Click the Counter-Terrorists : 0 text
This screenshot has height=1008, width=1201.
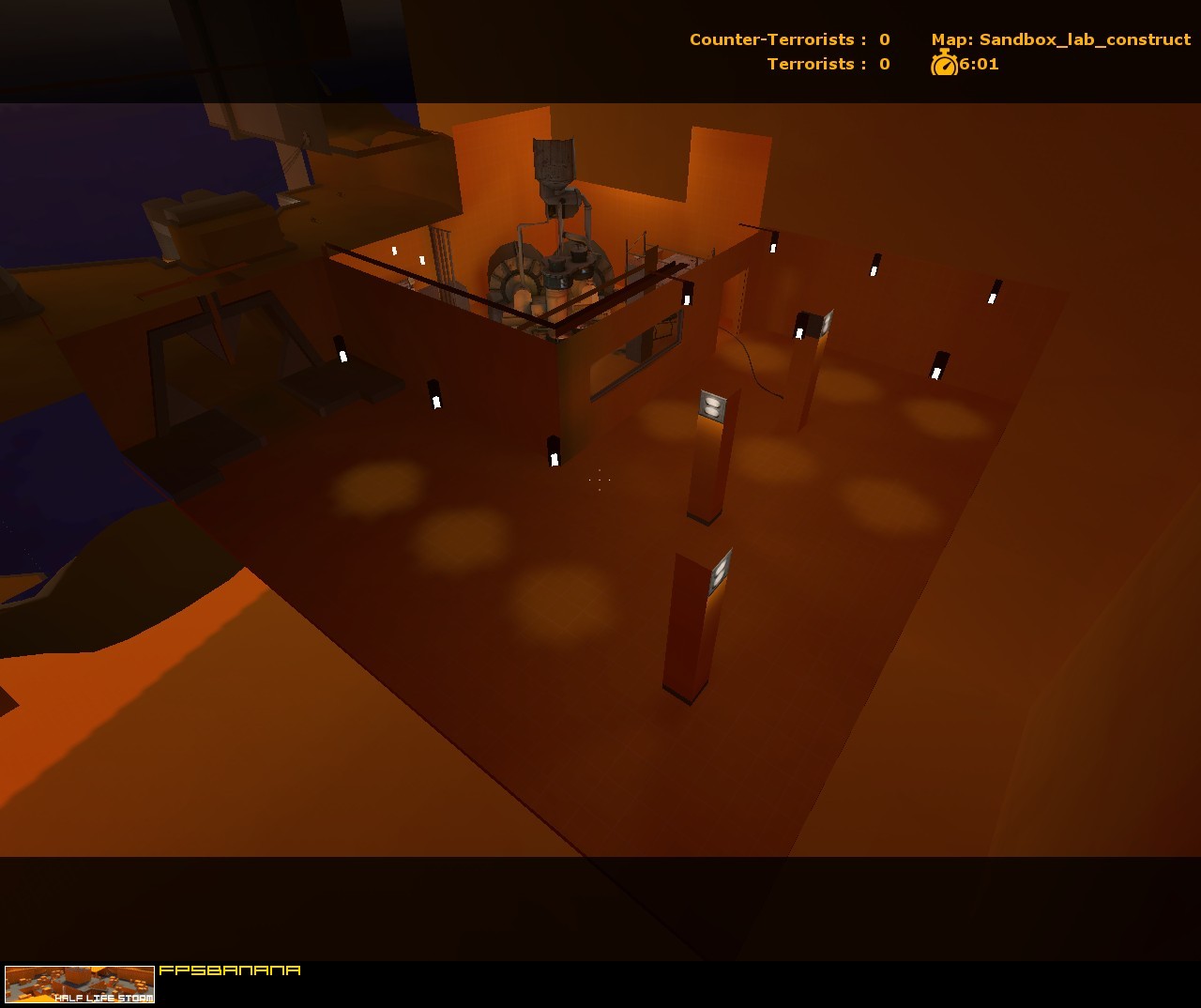786,39
